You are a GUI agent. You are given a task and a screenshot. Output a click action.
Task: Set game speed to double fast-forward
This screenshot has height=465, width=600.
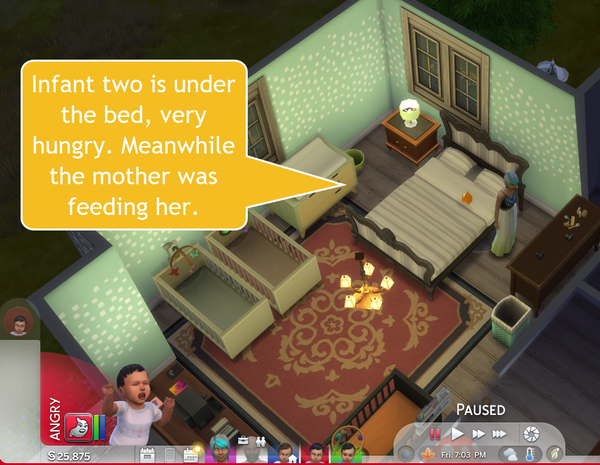pos(479,434)
